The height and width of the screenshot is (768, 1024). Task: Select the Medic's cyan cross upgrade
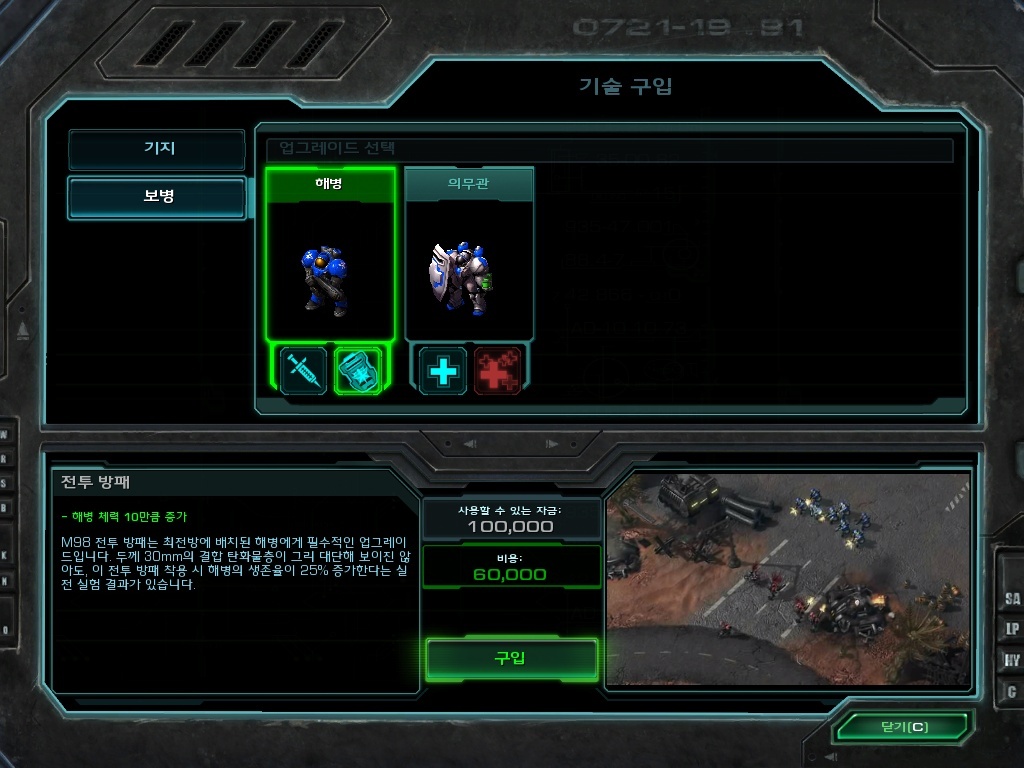442,371
